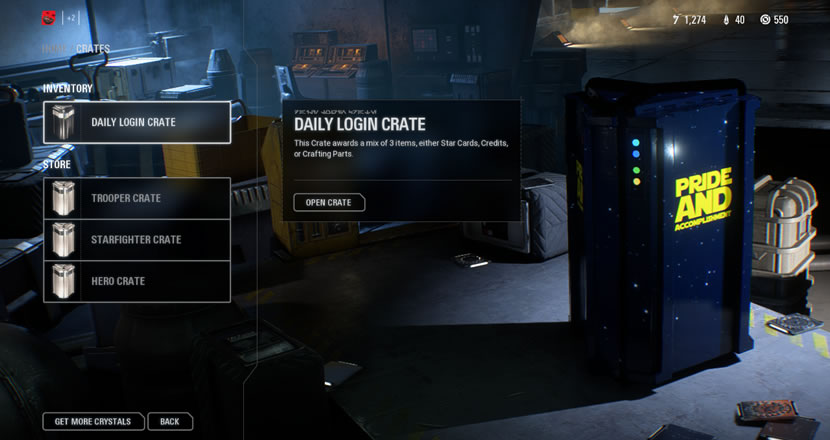Pick the Hero Crate in the store

pos(137,282)
